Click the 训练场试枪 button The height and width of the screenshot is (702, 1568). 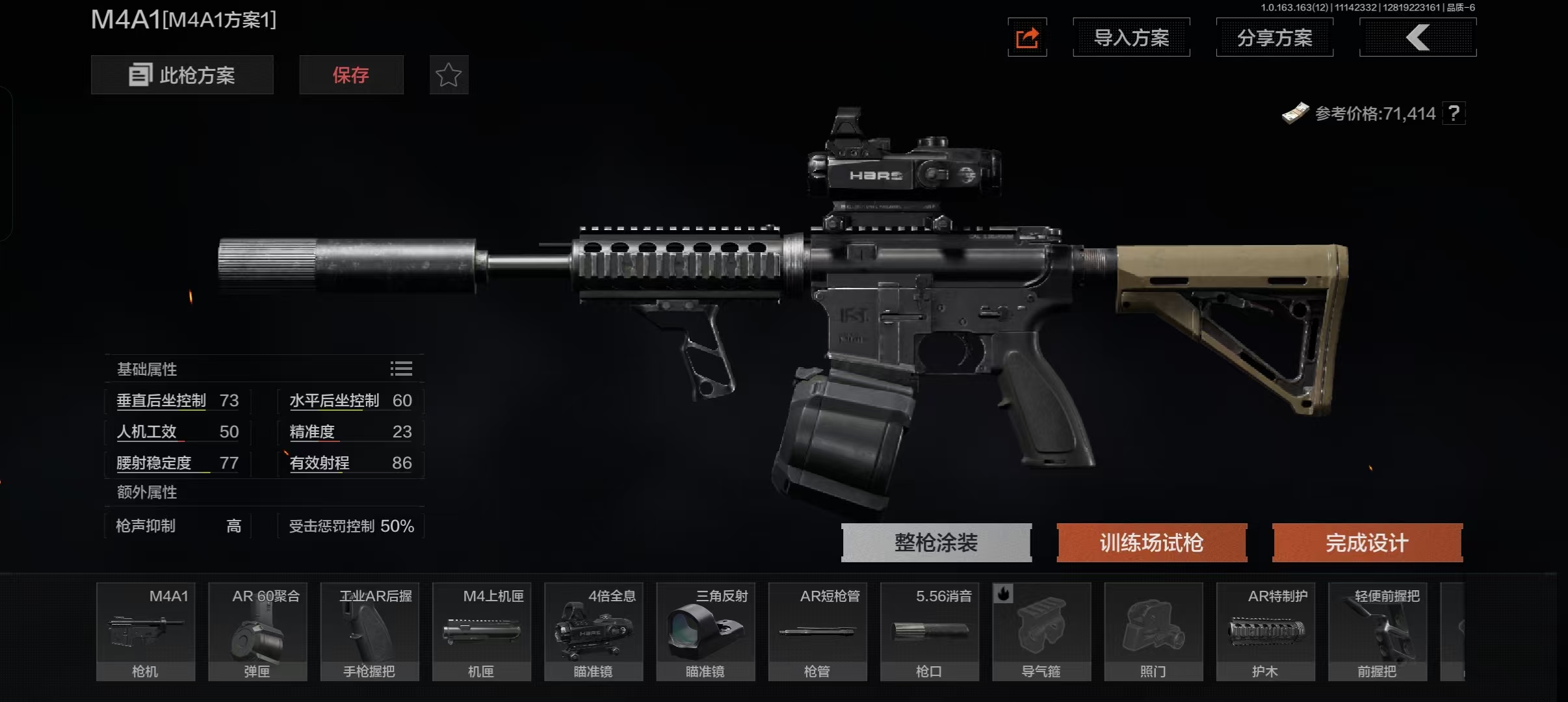[x=1151, y=542]
